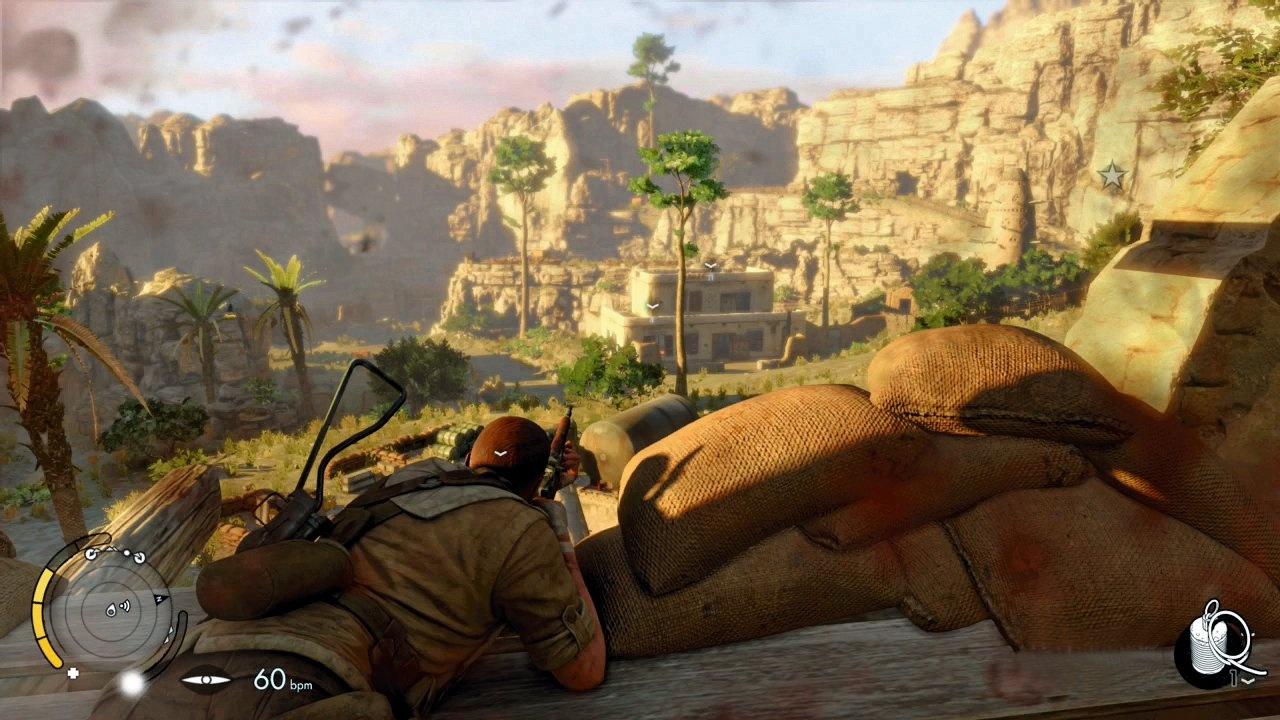The height and width of the screenshot is (720, 1280).
Task: Click the north compass arrow on radar
Action: click(159, 597)
